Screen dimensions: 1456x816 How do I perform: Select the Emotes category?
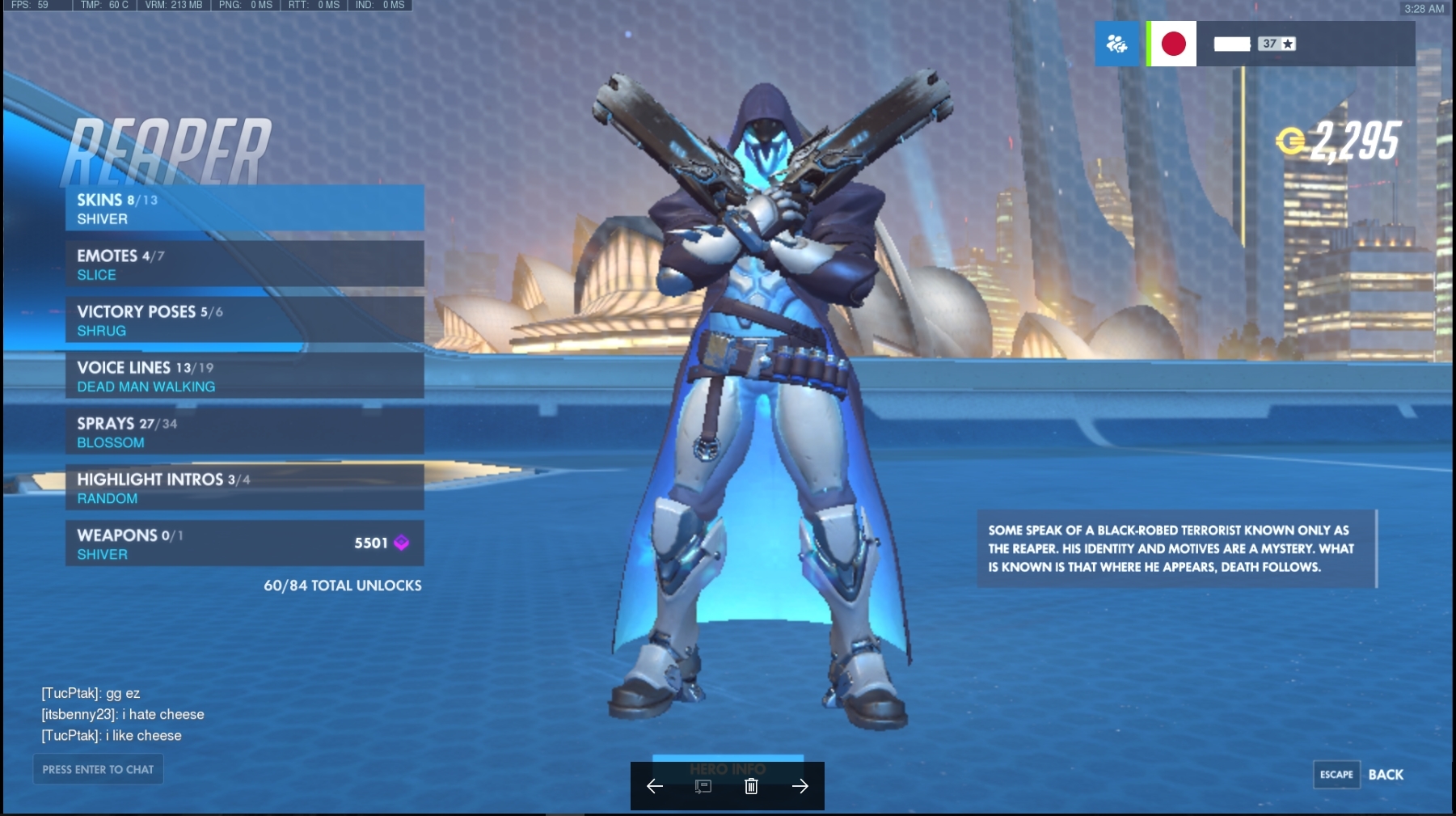[244, 264]
